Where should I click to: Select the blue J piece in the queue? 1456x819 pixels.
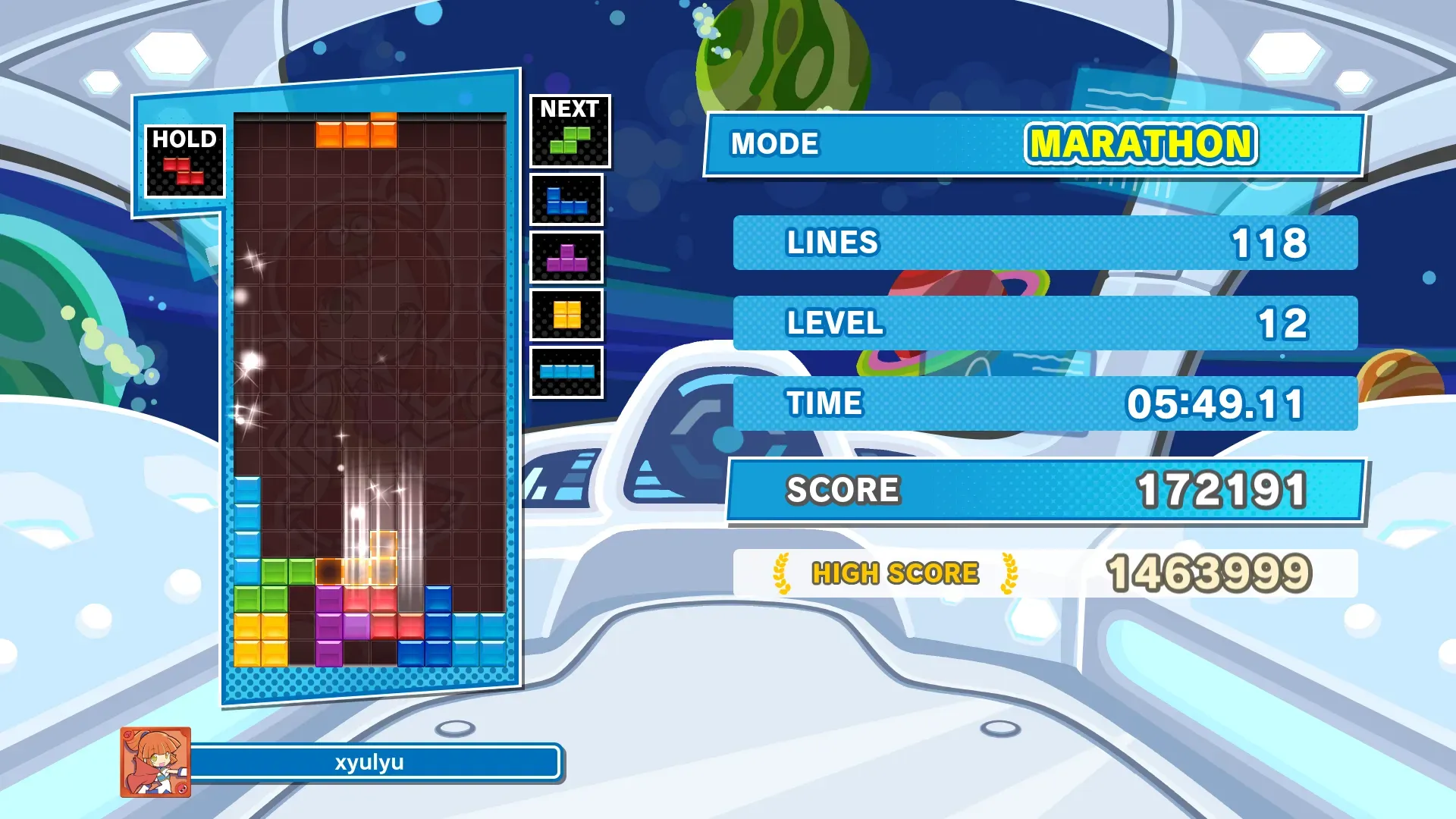566,201
